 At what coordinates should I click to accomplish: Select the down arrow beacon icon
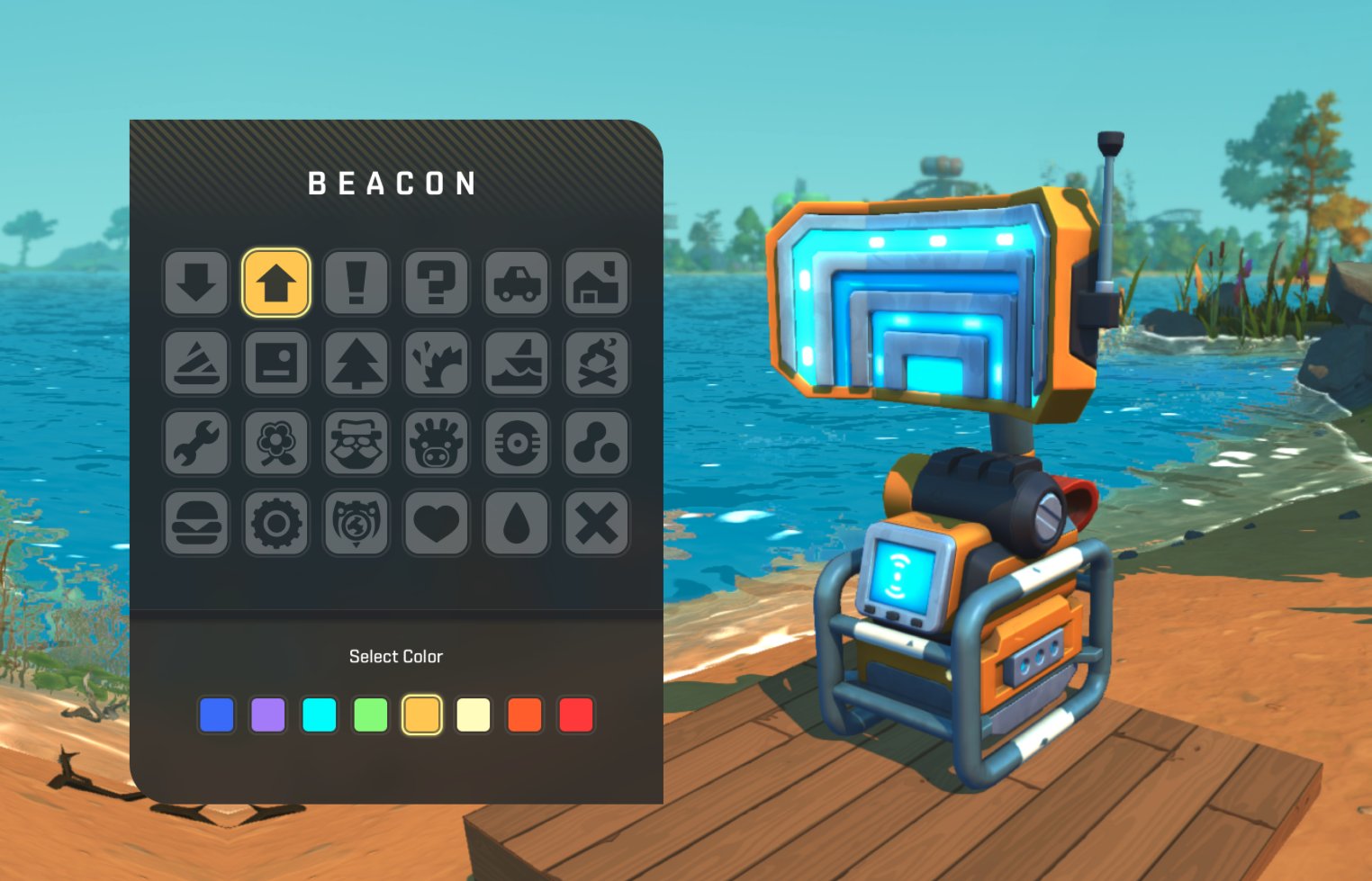point(196,283)
